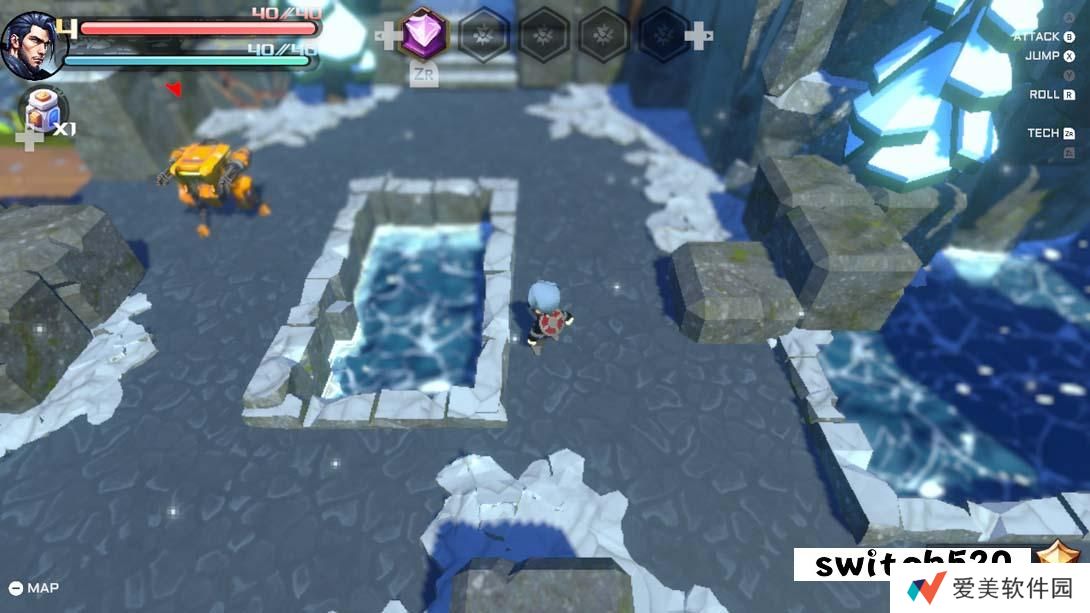The image size is (1090, 613).
Task: Click the gold star badge icon
Action: [x=1056, y=558]
